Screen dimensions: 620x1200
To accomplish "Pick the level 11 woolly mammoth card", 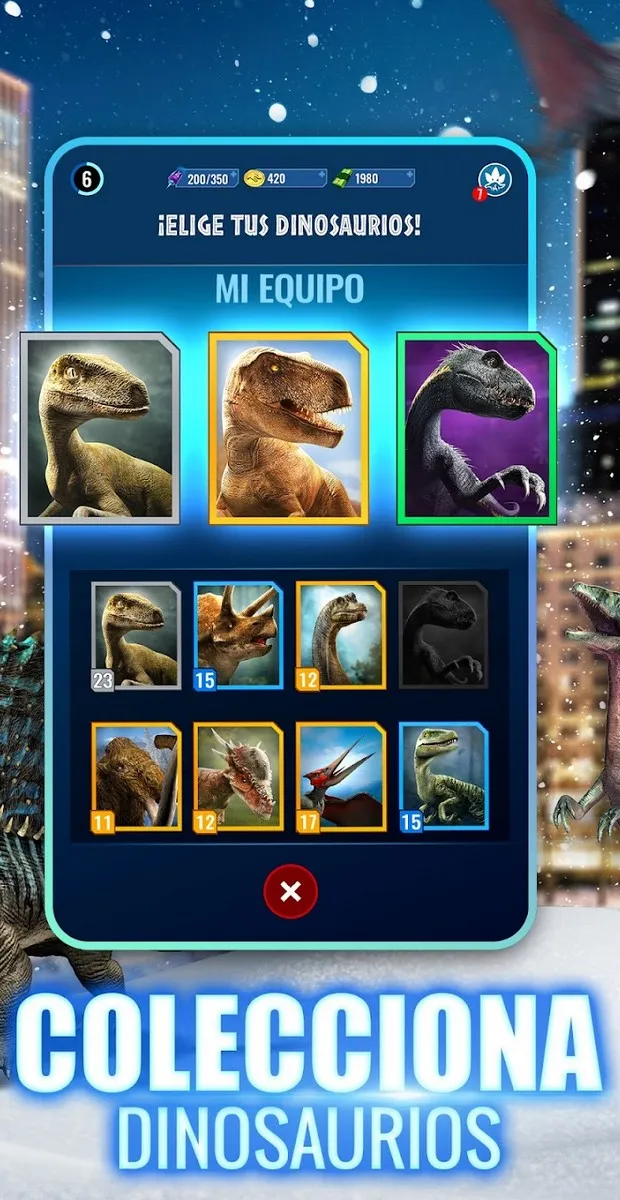I will 137,777.
